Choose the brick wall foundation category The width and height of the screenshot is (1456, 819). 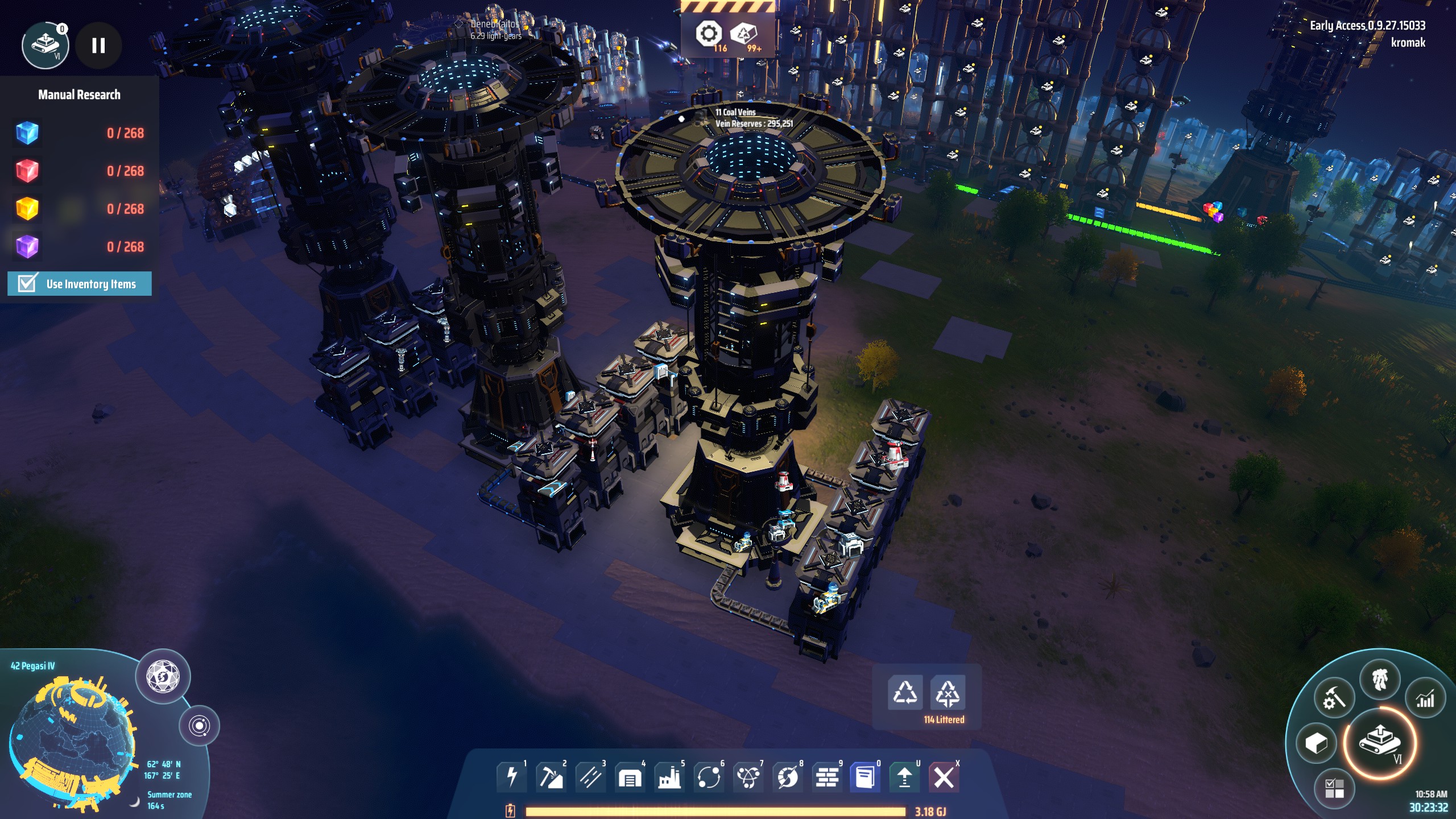coord(827,776)
